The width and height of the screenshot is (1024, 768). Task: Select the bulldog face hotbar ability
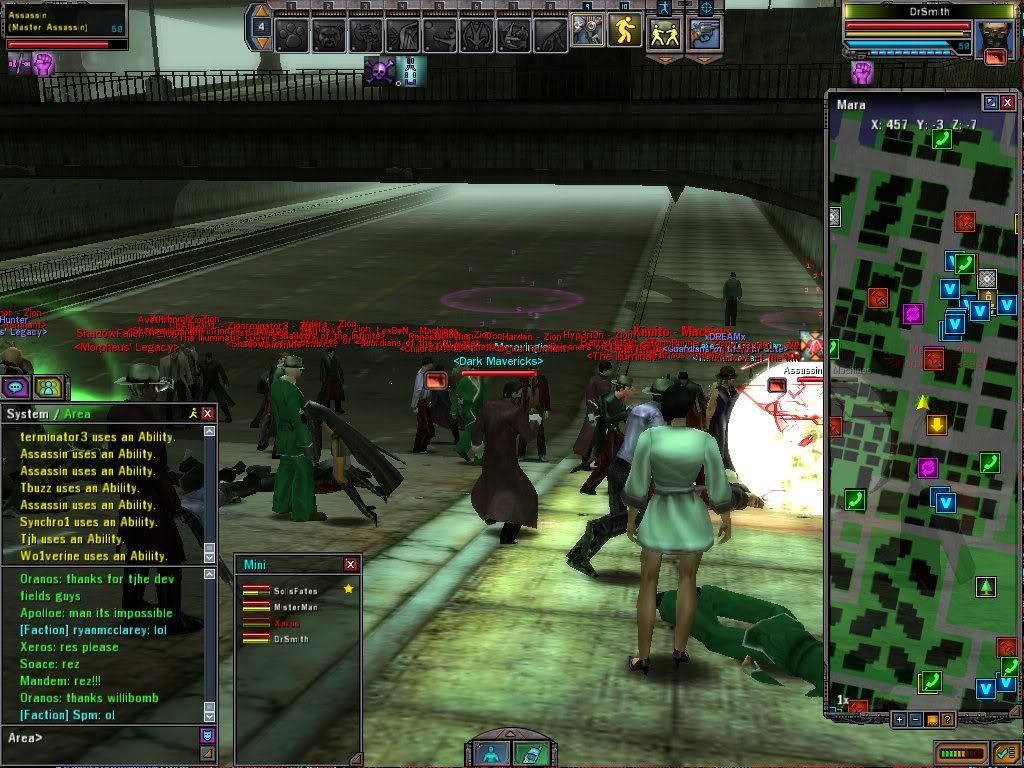click(x=328, y=35)
